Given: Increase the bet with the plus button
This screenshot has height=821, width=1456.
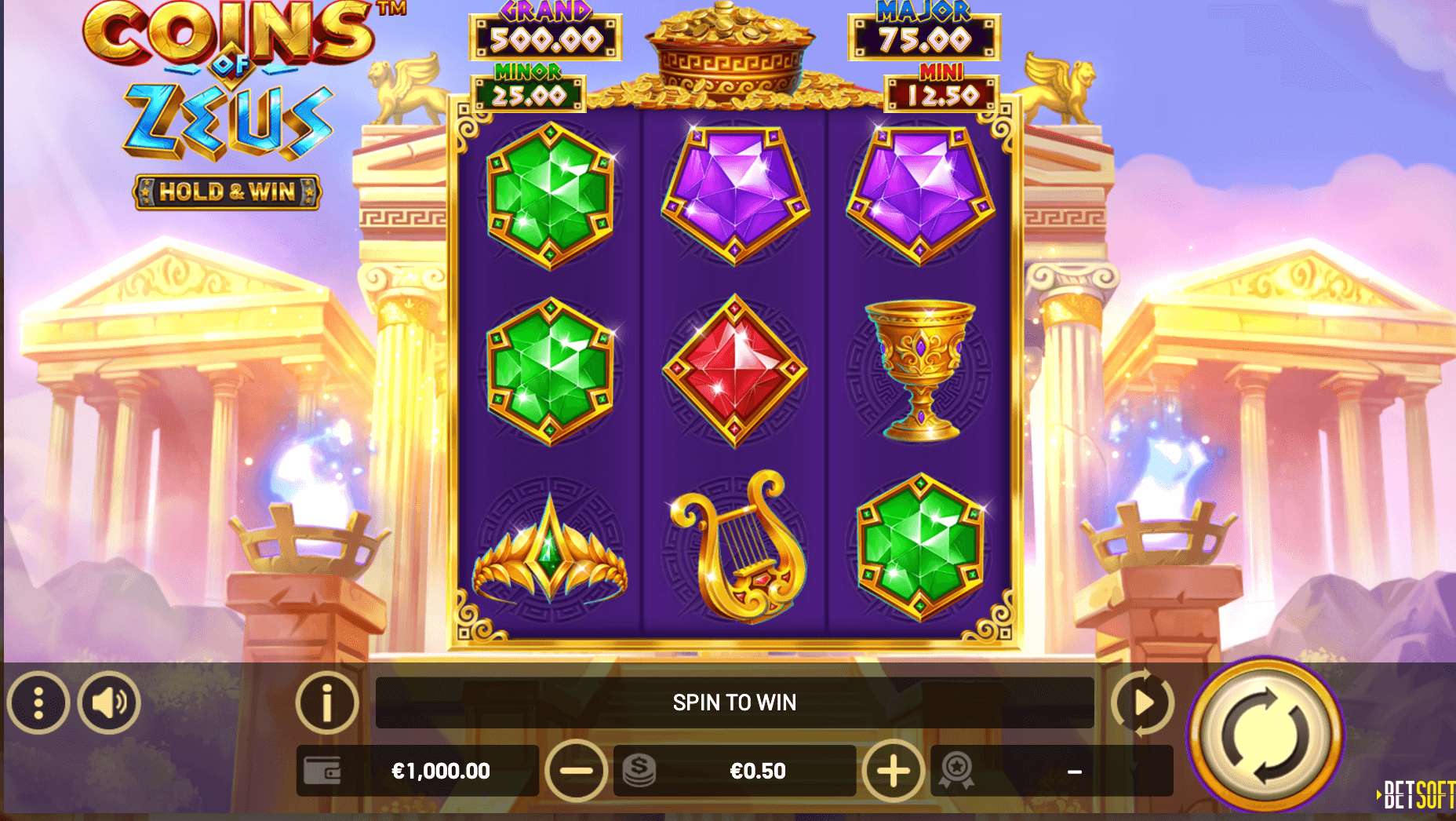Looking at the screenshot, I should click(893, 771).
